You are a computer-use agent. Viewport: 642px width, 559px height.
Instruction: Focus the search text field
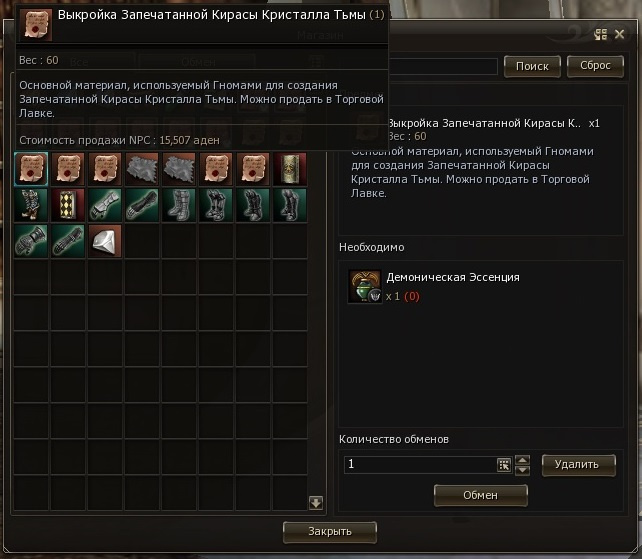pyautogui.click(x=445, y=67)
